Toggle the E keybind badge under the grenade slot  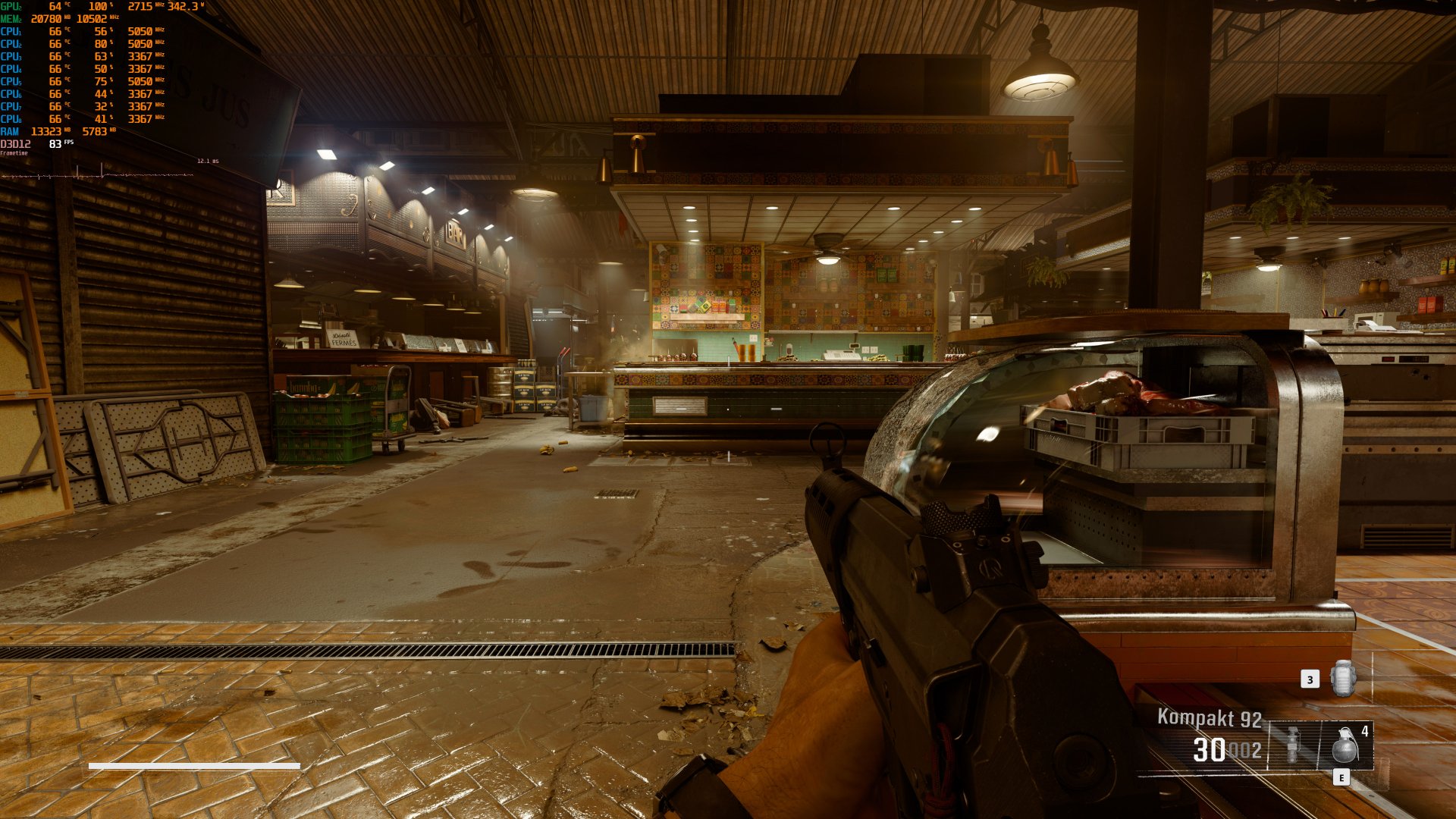coord(1341,778)
